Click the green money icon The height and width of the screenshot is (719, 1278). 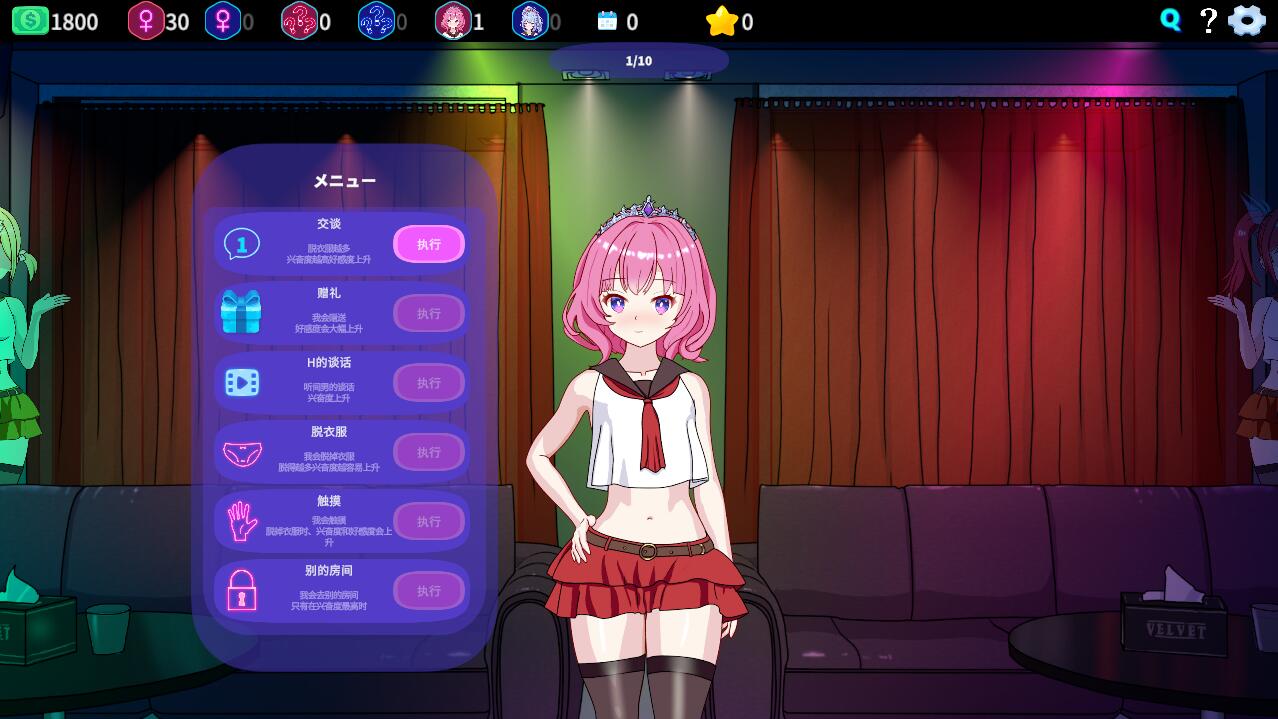point(30,21)
